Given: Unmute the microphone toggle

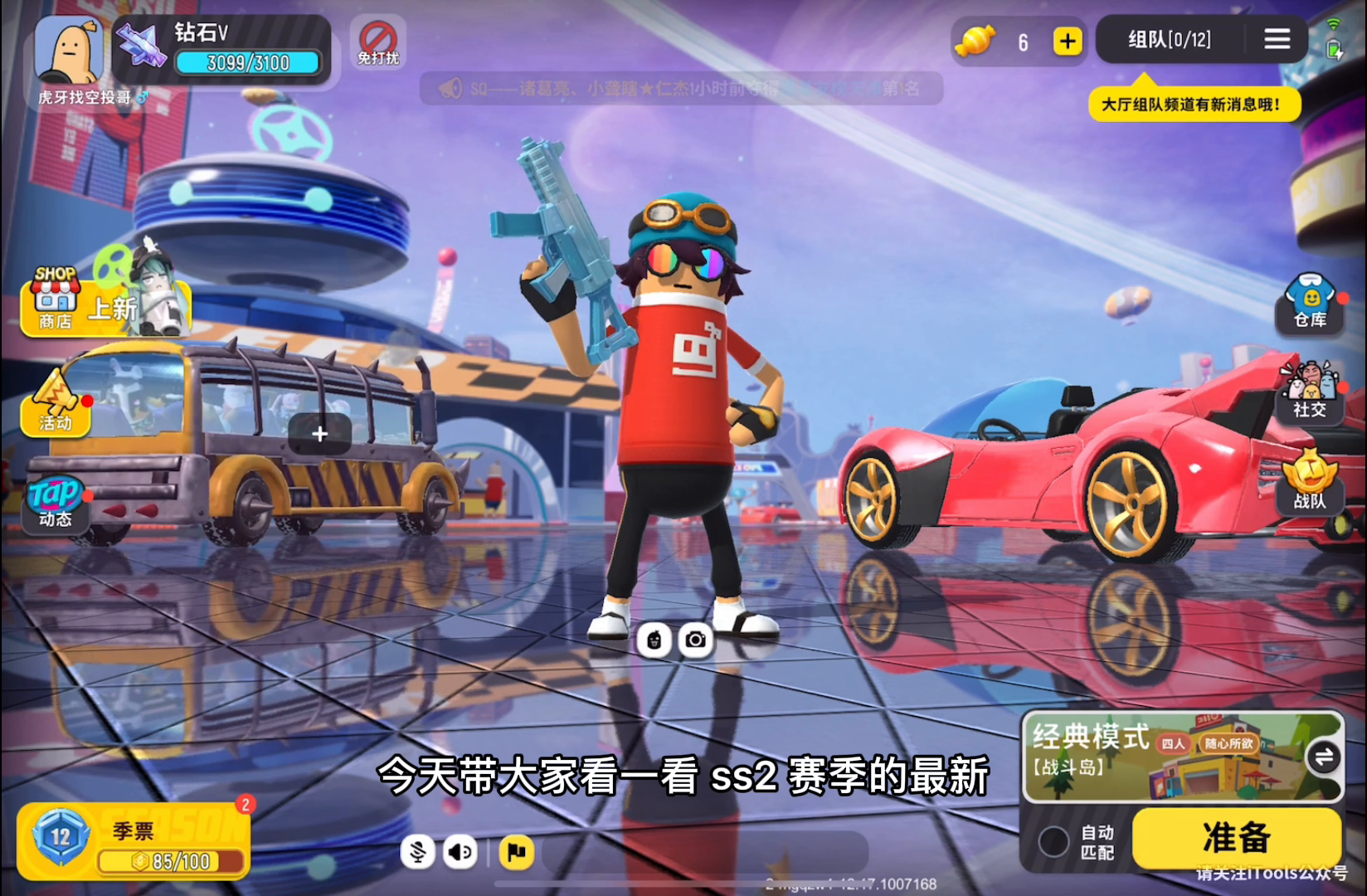Looking at the screenshot, I should point(418,851).
